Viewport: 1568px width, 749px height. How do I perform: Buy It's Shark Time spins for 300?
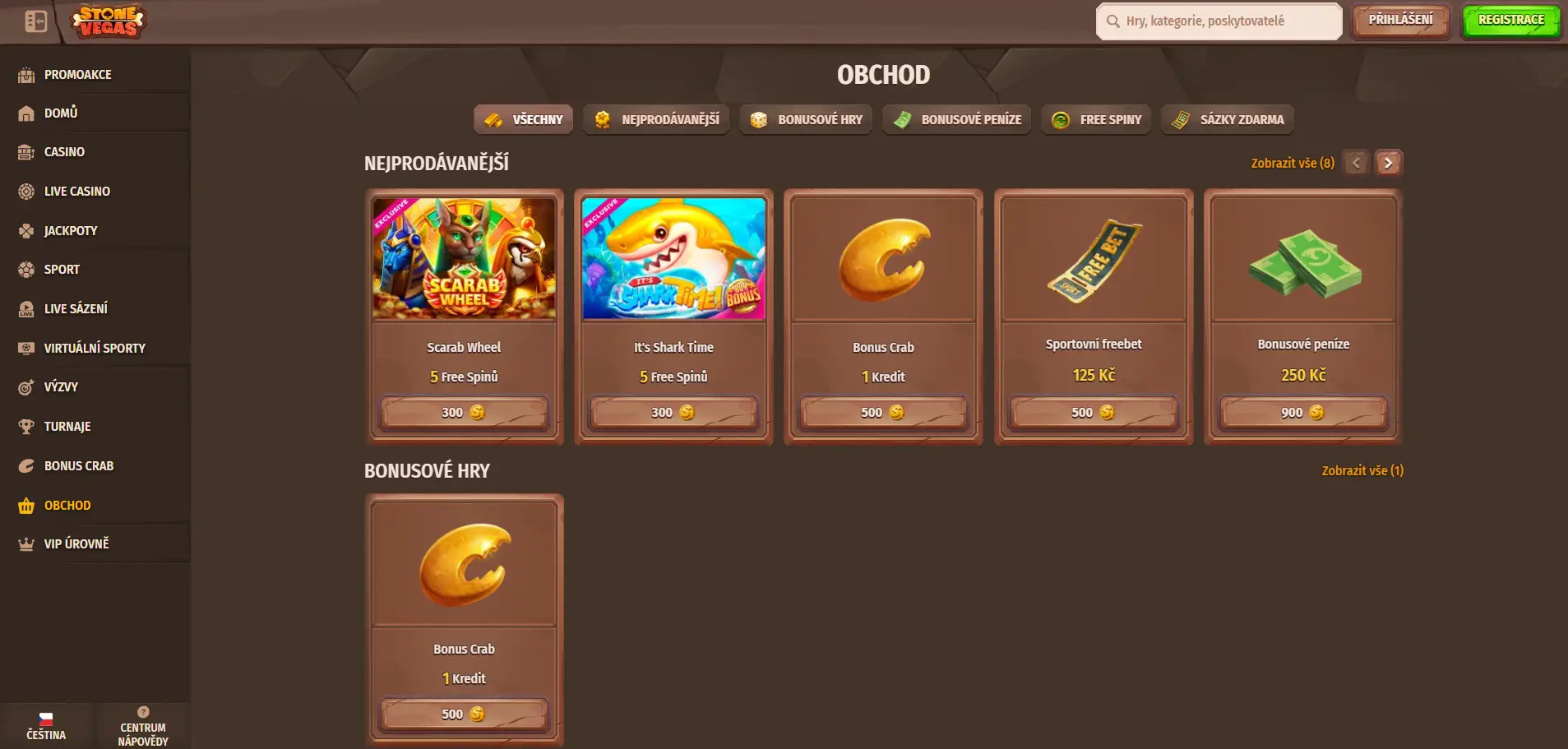673,413
